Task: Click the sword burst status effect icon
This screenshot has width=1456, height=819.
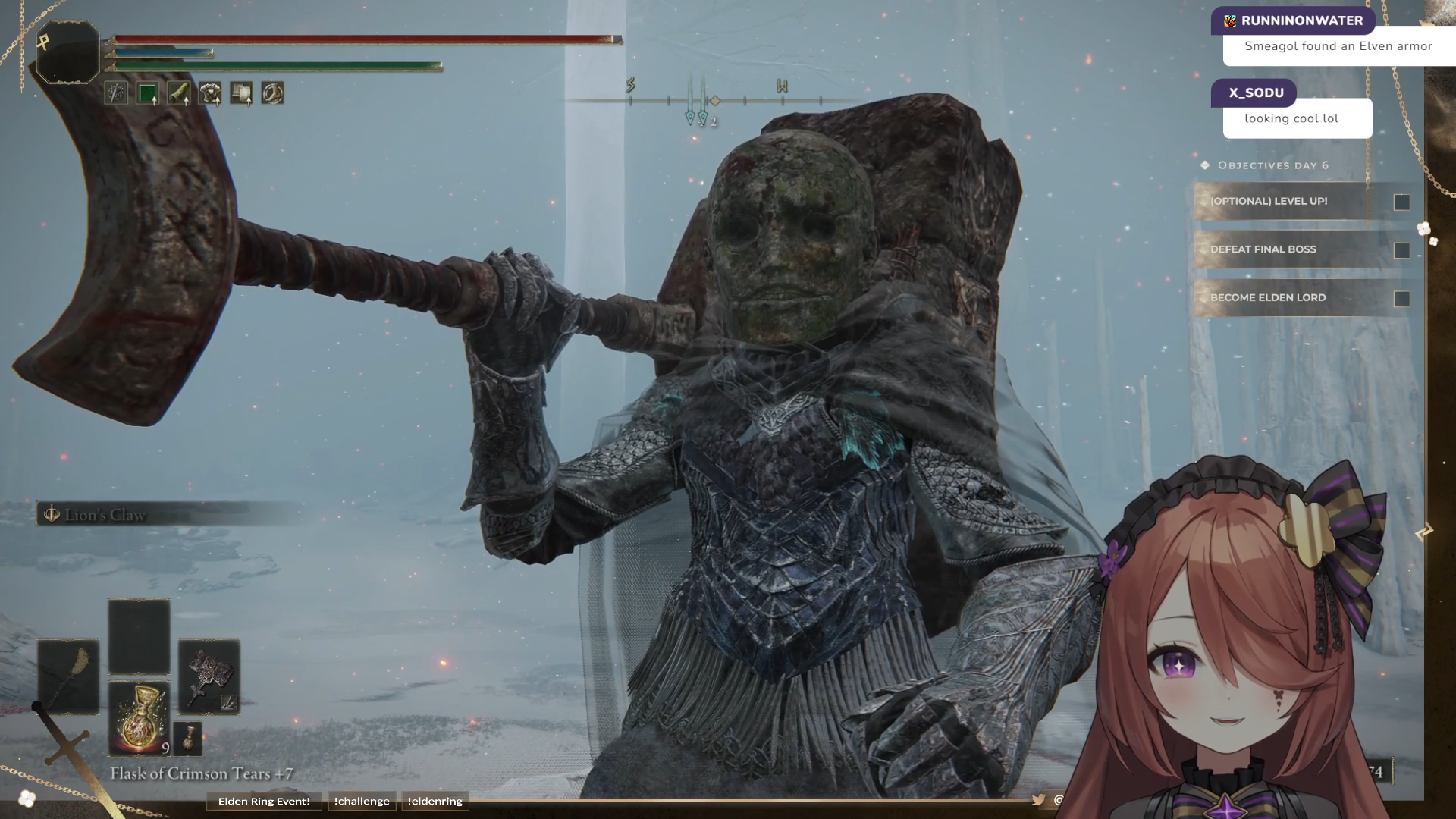Action: 116,93
